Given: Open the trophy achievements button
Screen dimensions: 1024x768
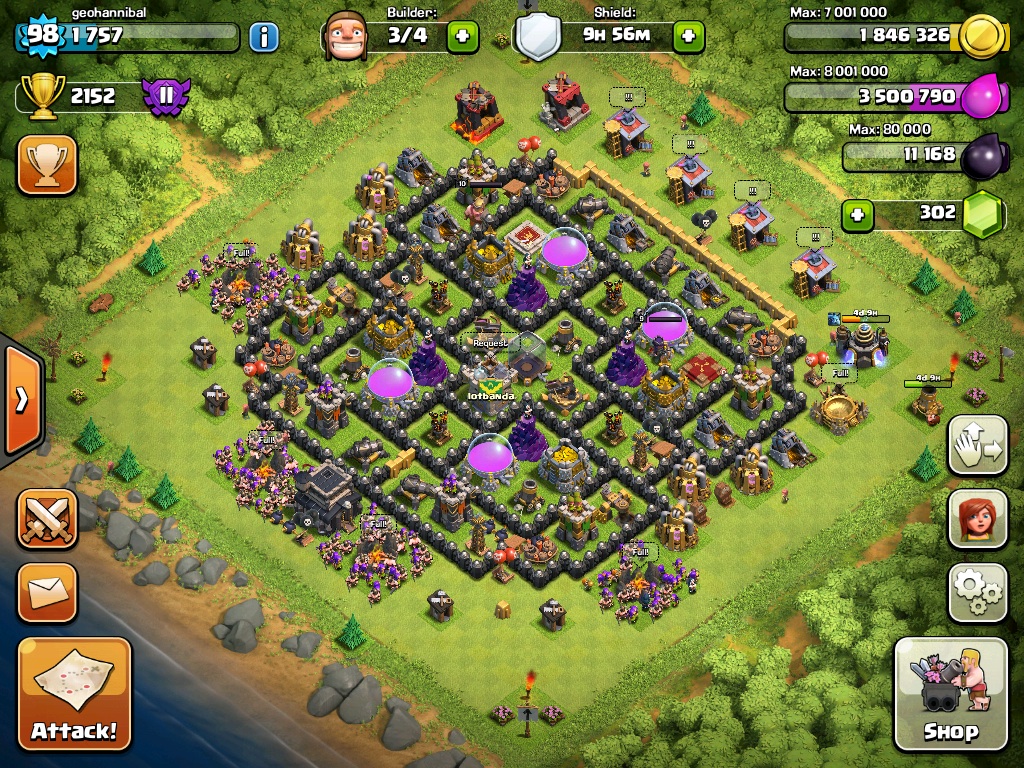Looking at the screenshot, I should 46,165.
